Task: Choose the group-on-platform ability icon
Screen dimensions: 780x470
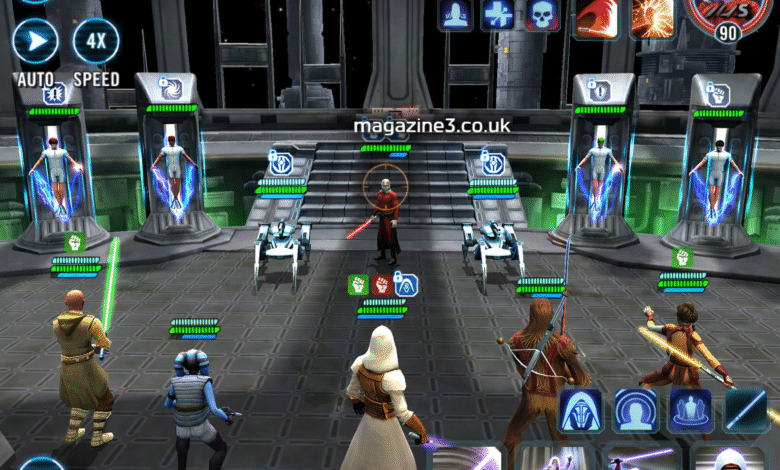Action: [690, 410]
